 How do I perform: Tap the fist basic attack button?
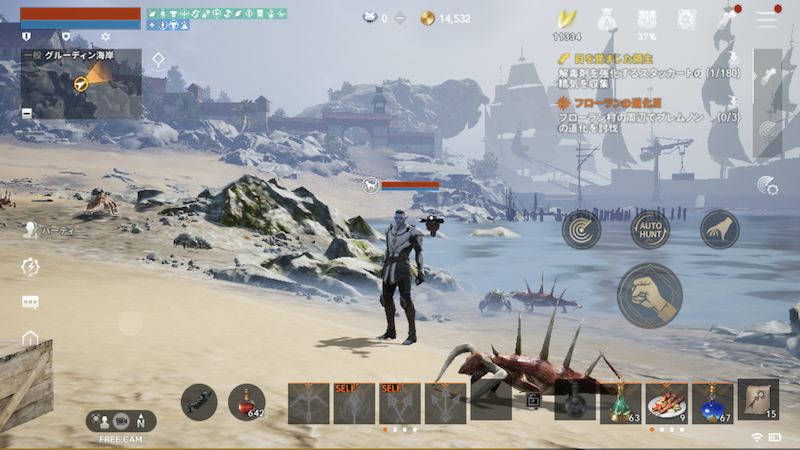pyautogui.click(x=649, y=295)
